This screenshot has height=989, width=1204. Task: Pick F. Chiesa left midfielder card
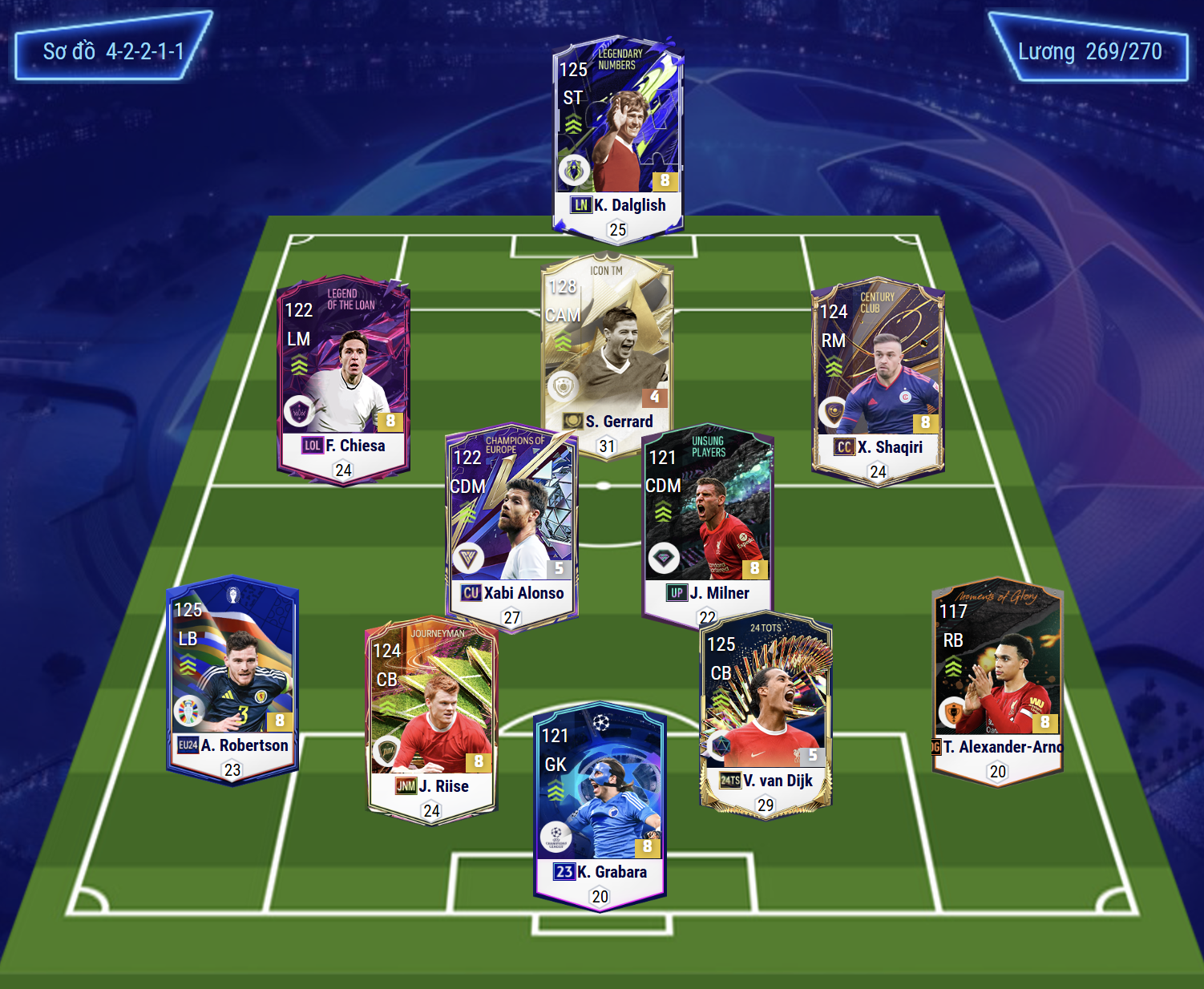tap(344, 377)
